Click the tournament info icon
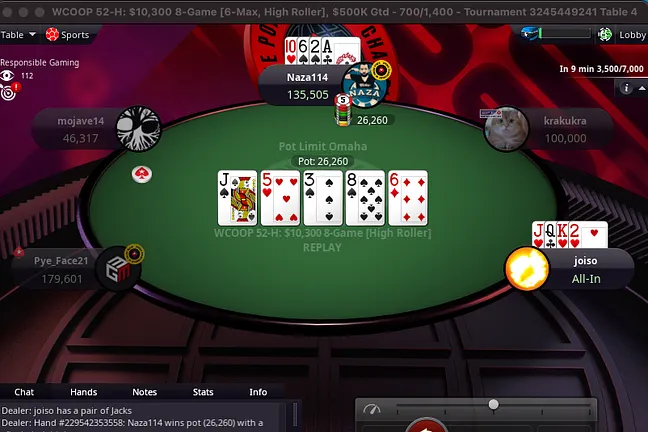This screenshot has height=432, width=648. pos(626,88)
